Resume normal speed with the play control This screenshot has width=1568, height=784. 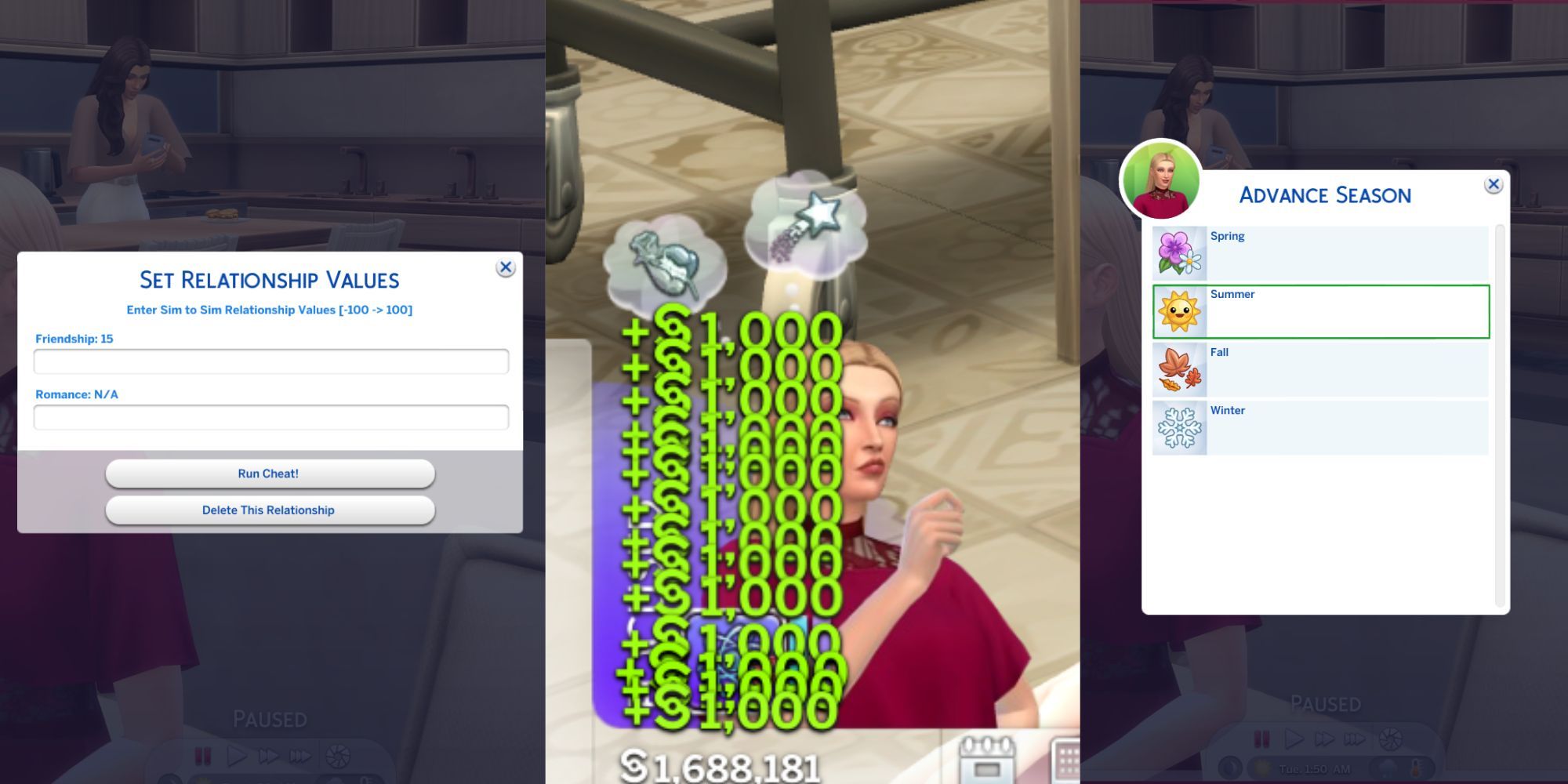coord(1295,738)
